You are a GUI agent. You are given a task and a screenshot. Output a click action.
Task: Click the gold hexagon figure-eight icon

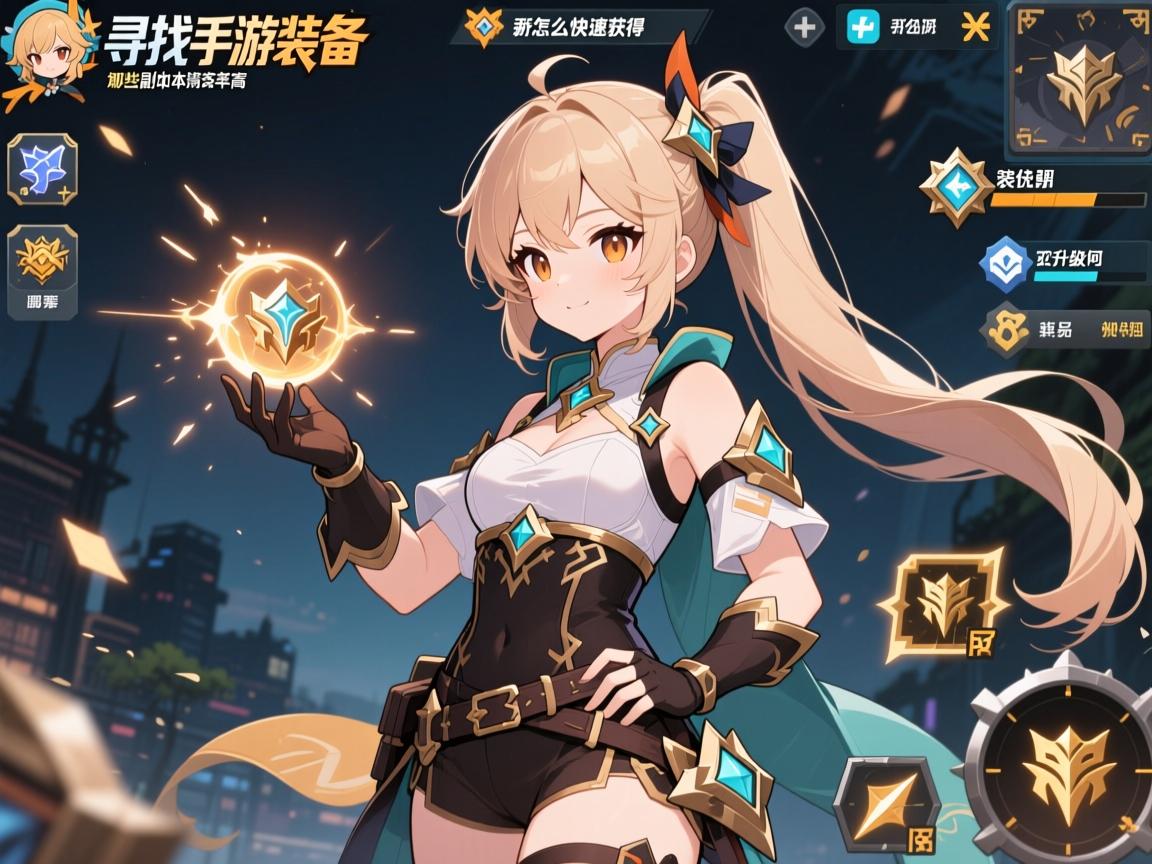point(1007,331)
